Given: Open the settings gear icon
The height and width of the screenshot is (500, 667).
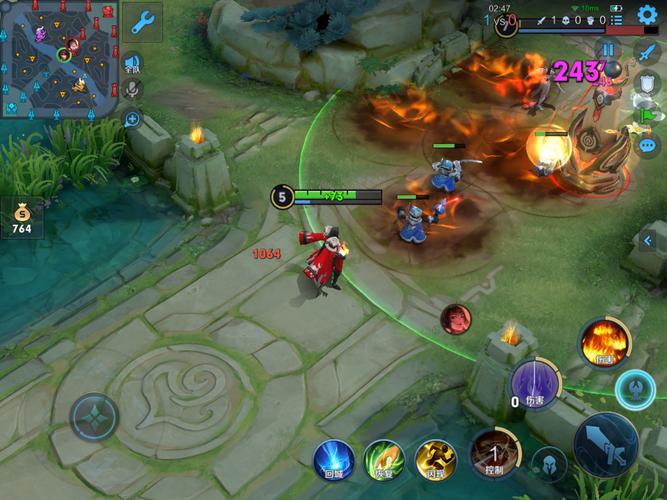Looking at the screenshot, I should point(648,14).
